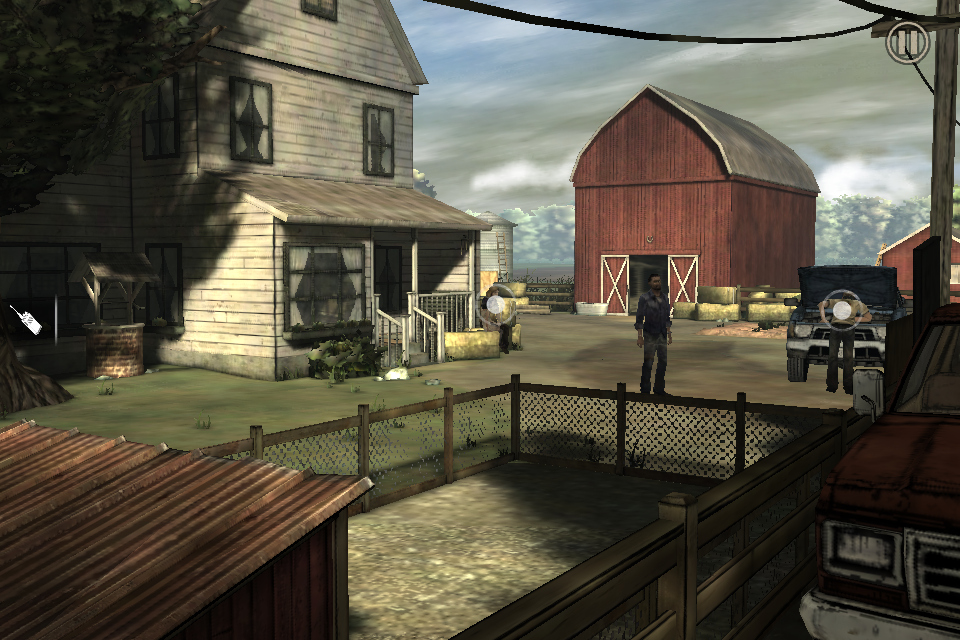Tap the interaction marker near the hay bales
This screenshot has width=960, height=640.
click(x=496, y=306)
